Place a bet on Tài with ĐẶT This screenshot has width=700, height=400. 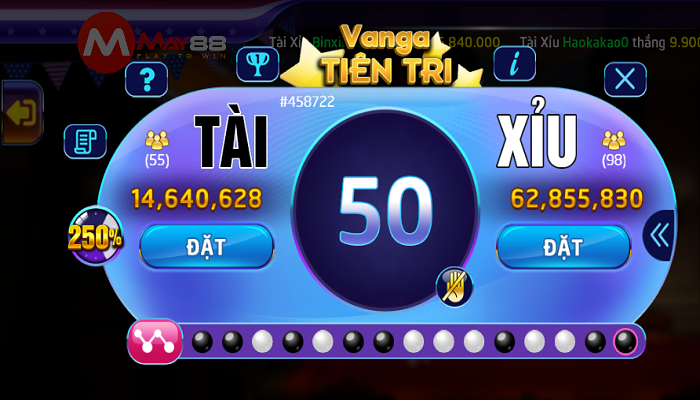point(206,246)
